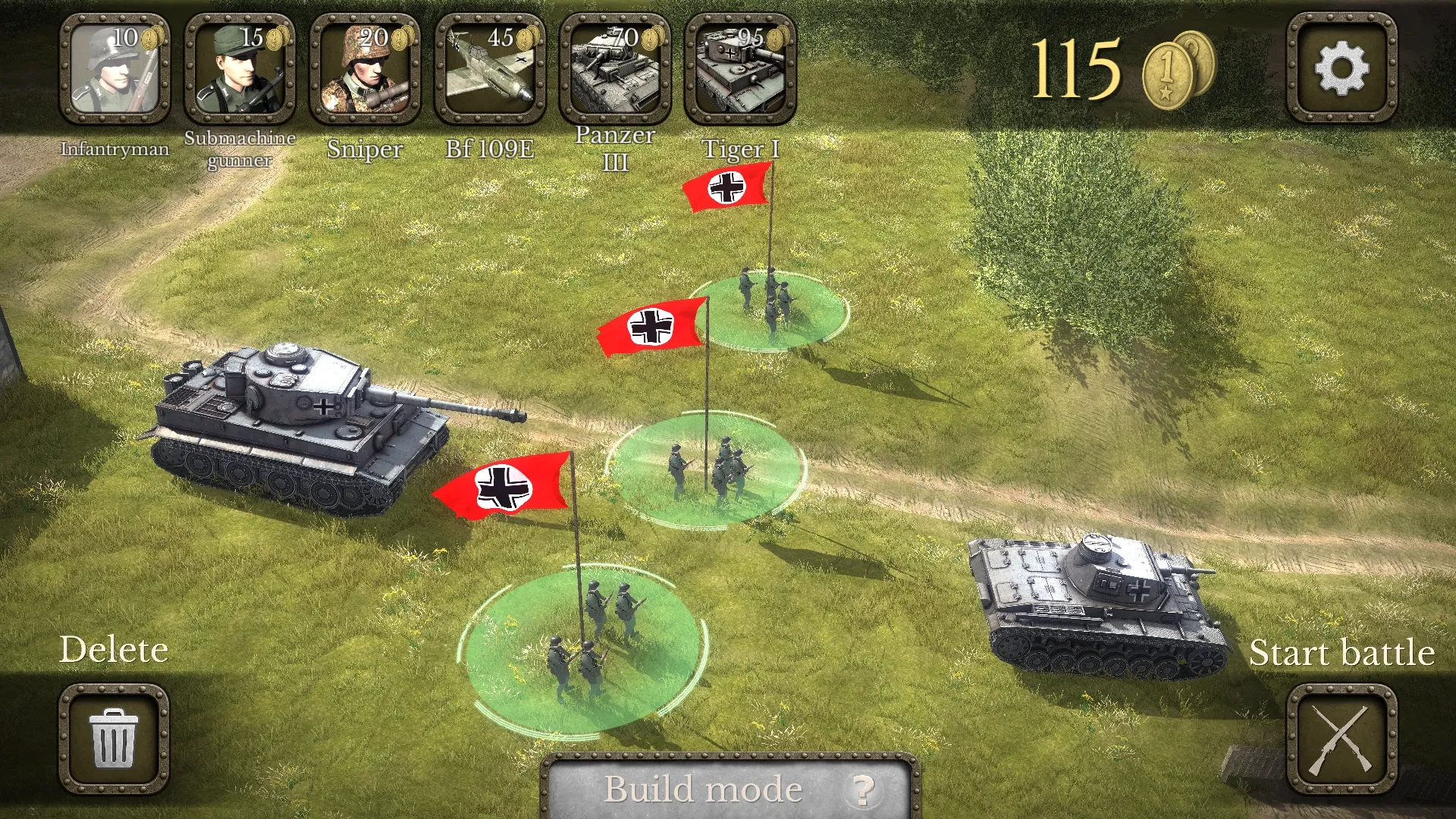Image resolution: width=1456 pixels, height=819 pixels.
Task: Click the Build mode banner
Action: (705, 788)
